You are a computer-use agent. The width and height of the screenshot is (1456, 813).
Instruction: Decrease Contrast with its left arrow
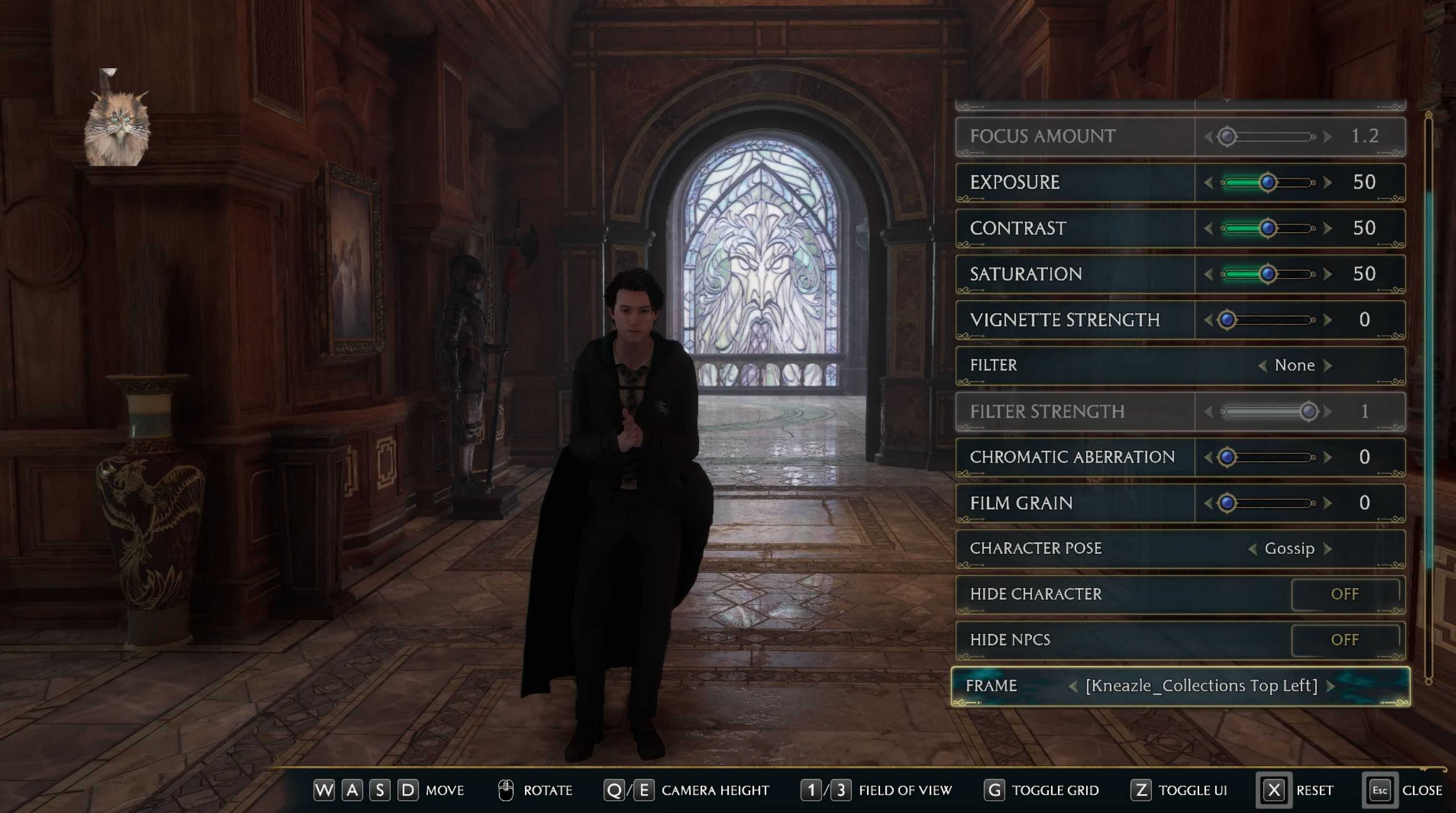[1208, 229]
